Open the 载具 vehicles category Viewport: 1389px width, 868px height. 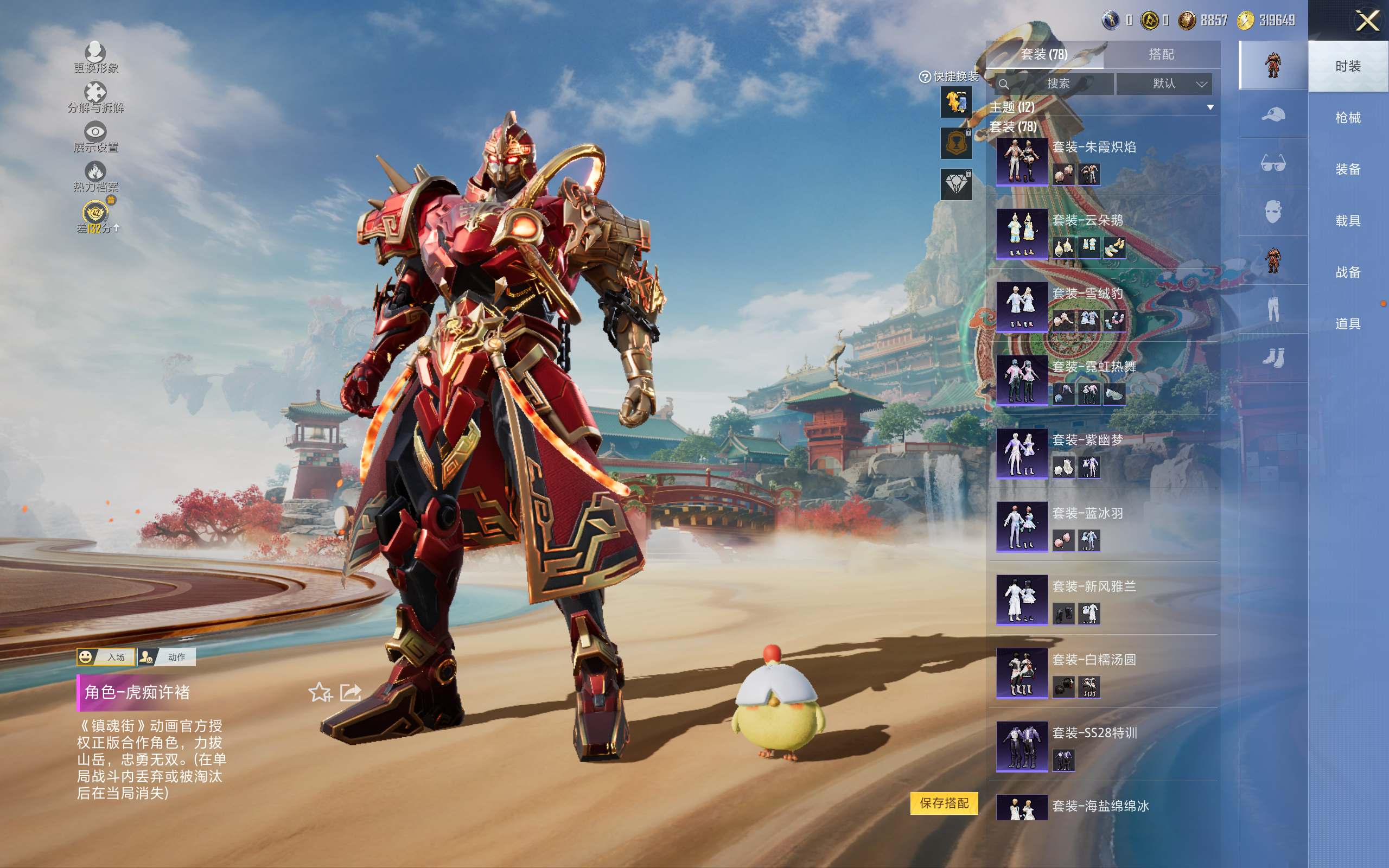(x=1348, y=221)
